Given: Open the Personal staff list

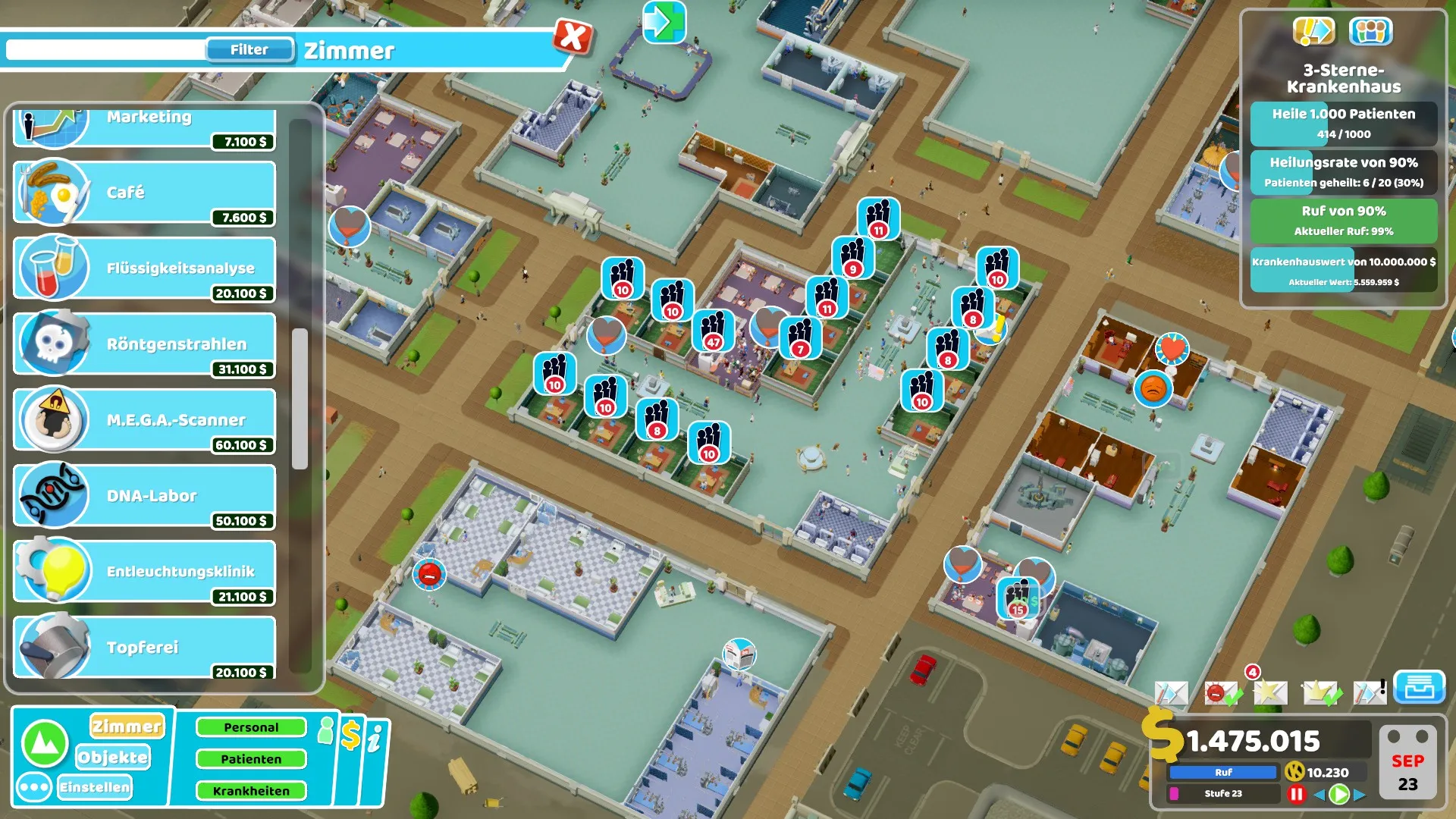Looking at the screenshot, I should click(251, 727).
